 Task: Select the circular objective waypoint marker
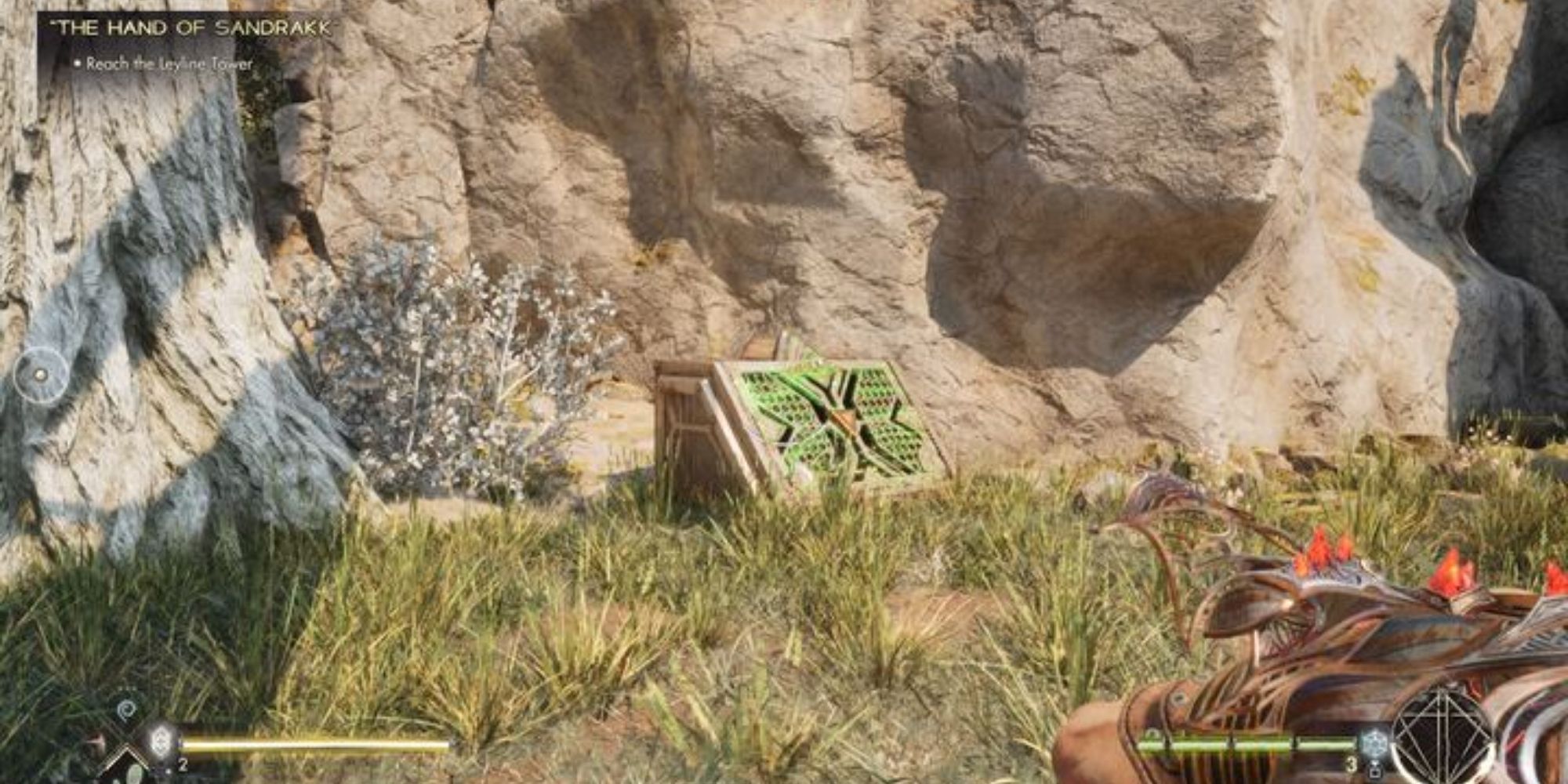click(x=41, y=375)
